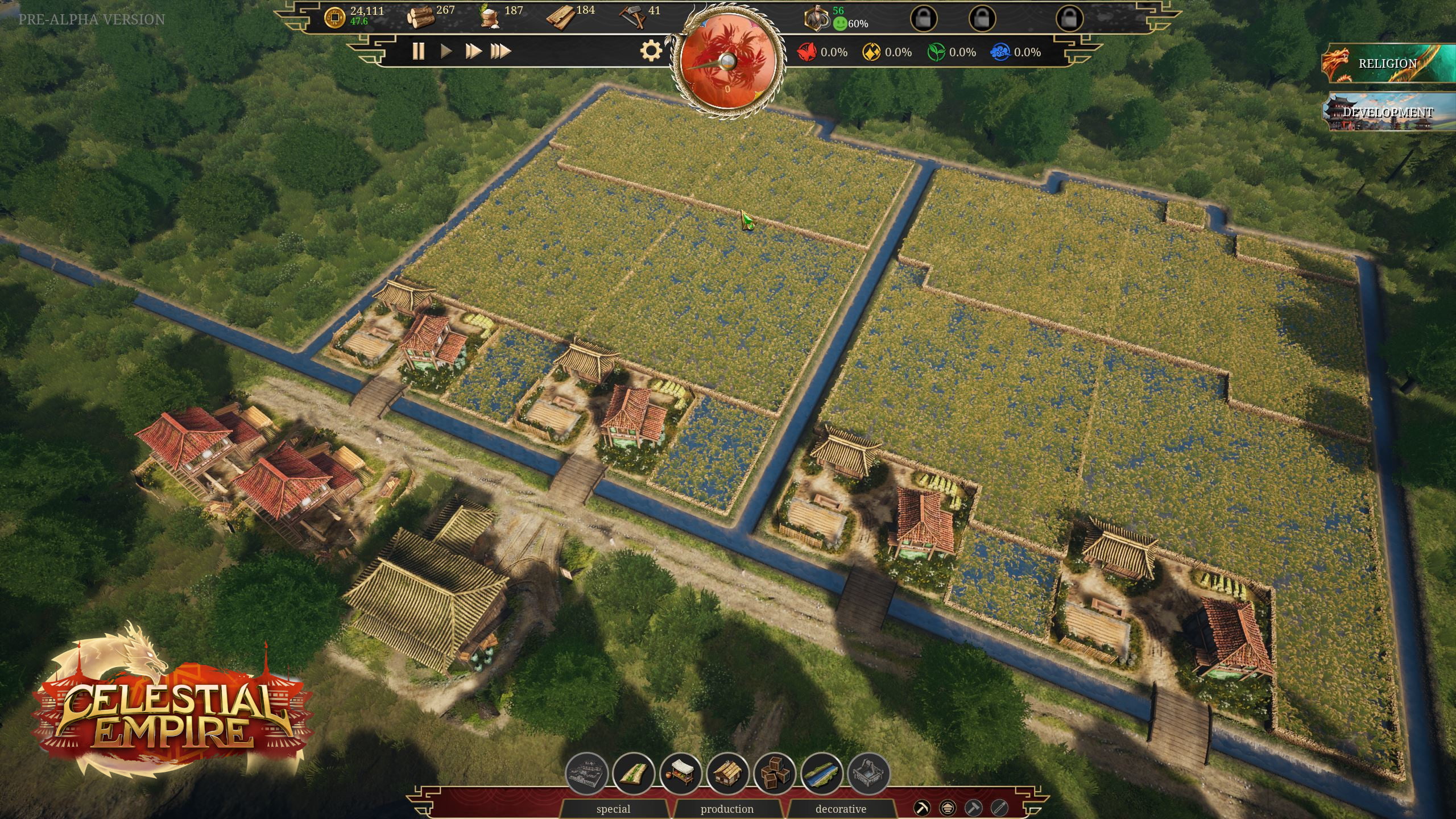Select the thatched house building
The image size is (1456, 819).
click(x=727, y=773)
